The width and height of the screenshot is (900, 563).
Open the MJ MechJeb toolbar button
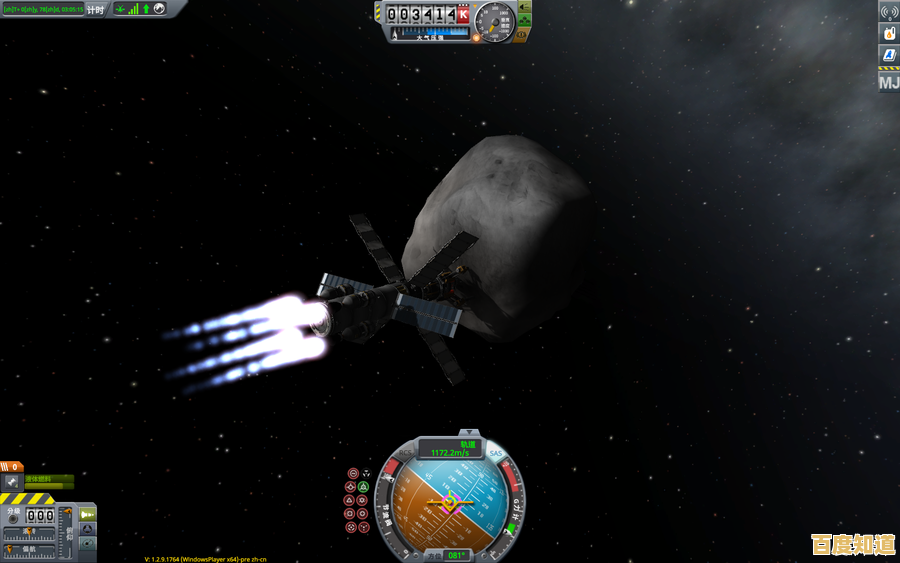coord(888,82)
